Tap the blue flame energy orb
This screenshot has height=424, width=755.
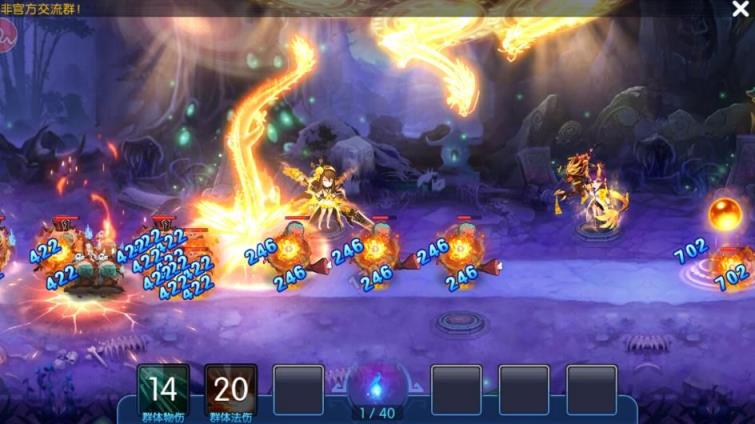pyautogui.click(x=377, y=383)
